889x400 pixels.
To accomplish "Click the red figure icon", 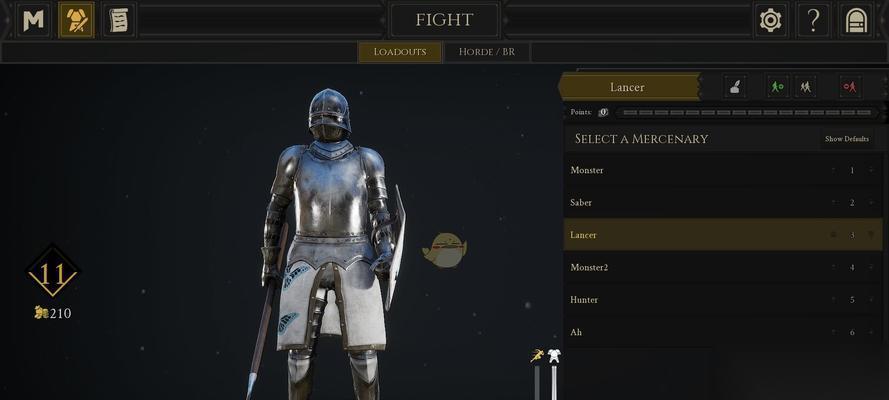I will click(850, 87).
